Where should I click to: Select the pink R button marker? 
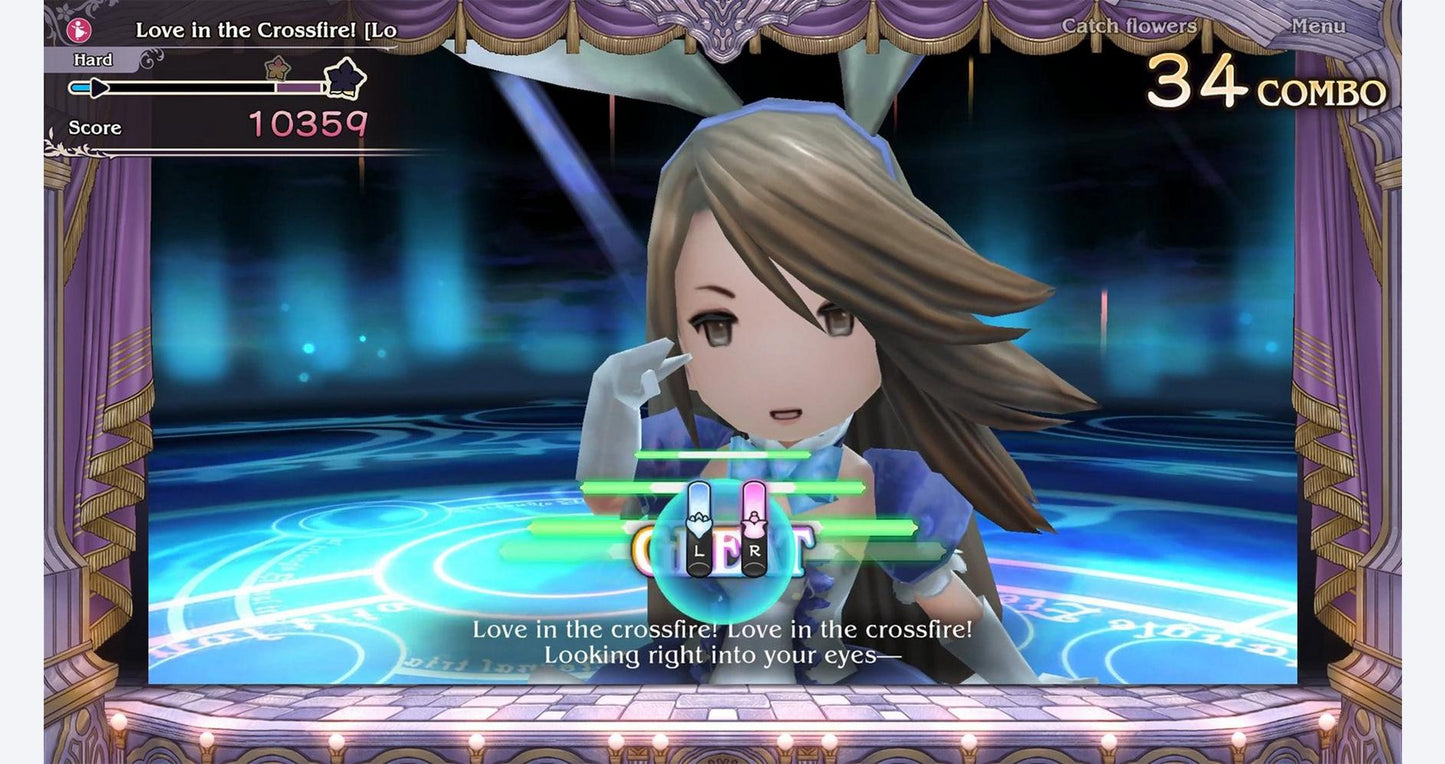(754, 530)
